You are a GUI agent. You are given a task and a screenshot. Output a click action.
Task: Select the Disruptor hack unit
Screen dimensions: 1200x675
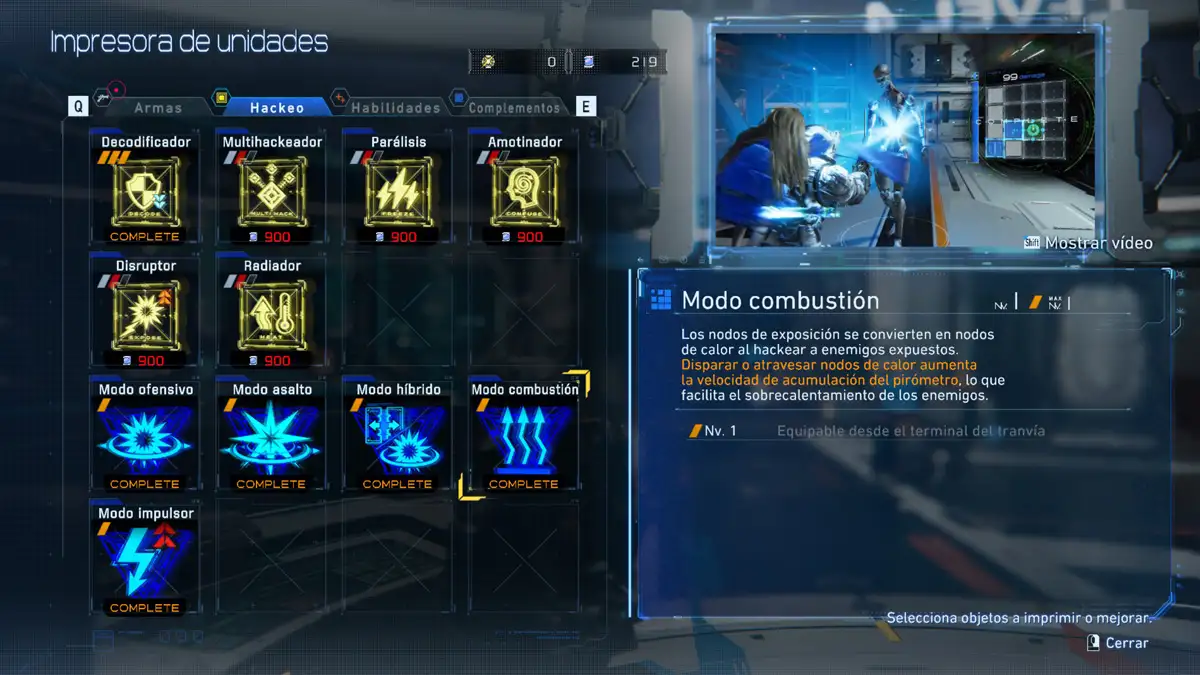coord(145,314)
